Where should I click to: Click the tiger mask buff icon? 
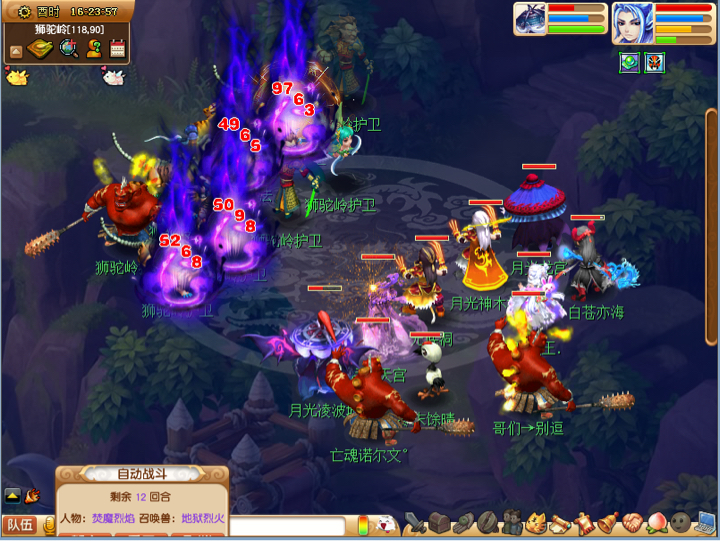[655, 62]
